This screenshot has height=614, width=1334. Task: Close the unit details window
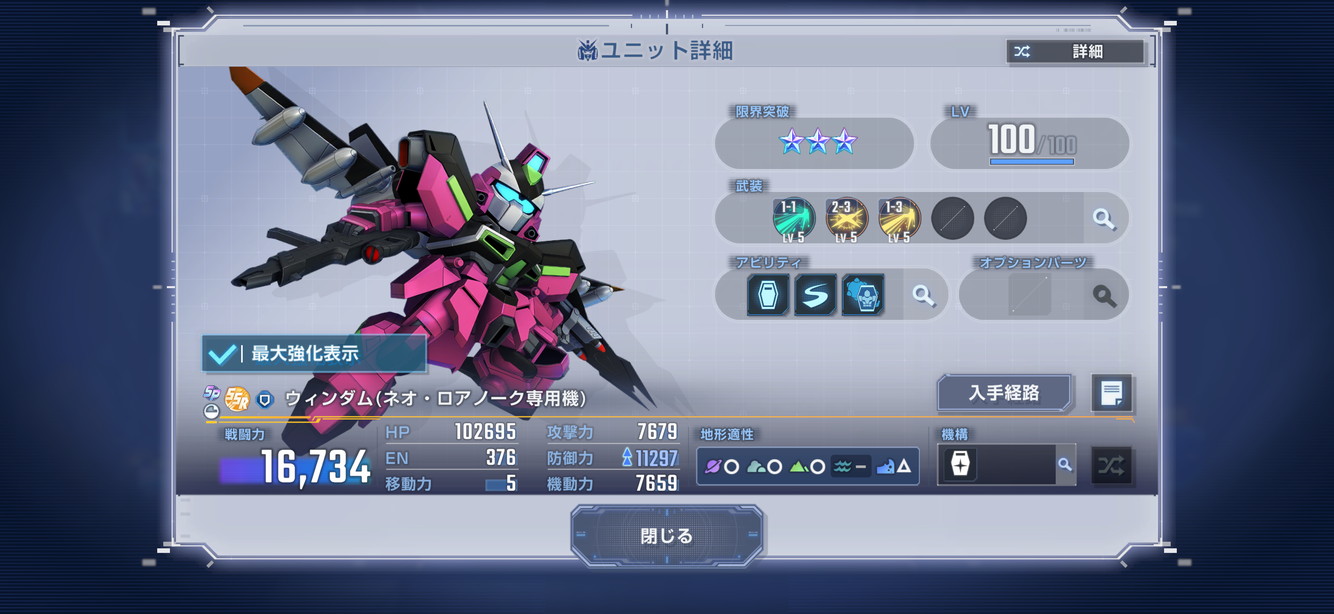click(x=667, y=536)
